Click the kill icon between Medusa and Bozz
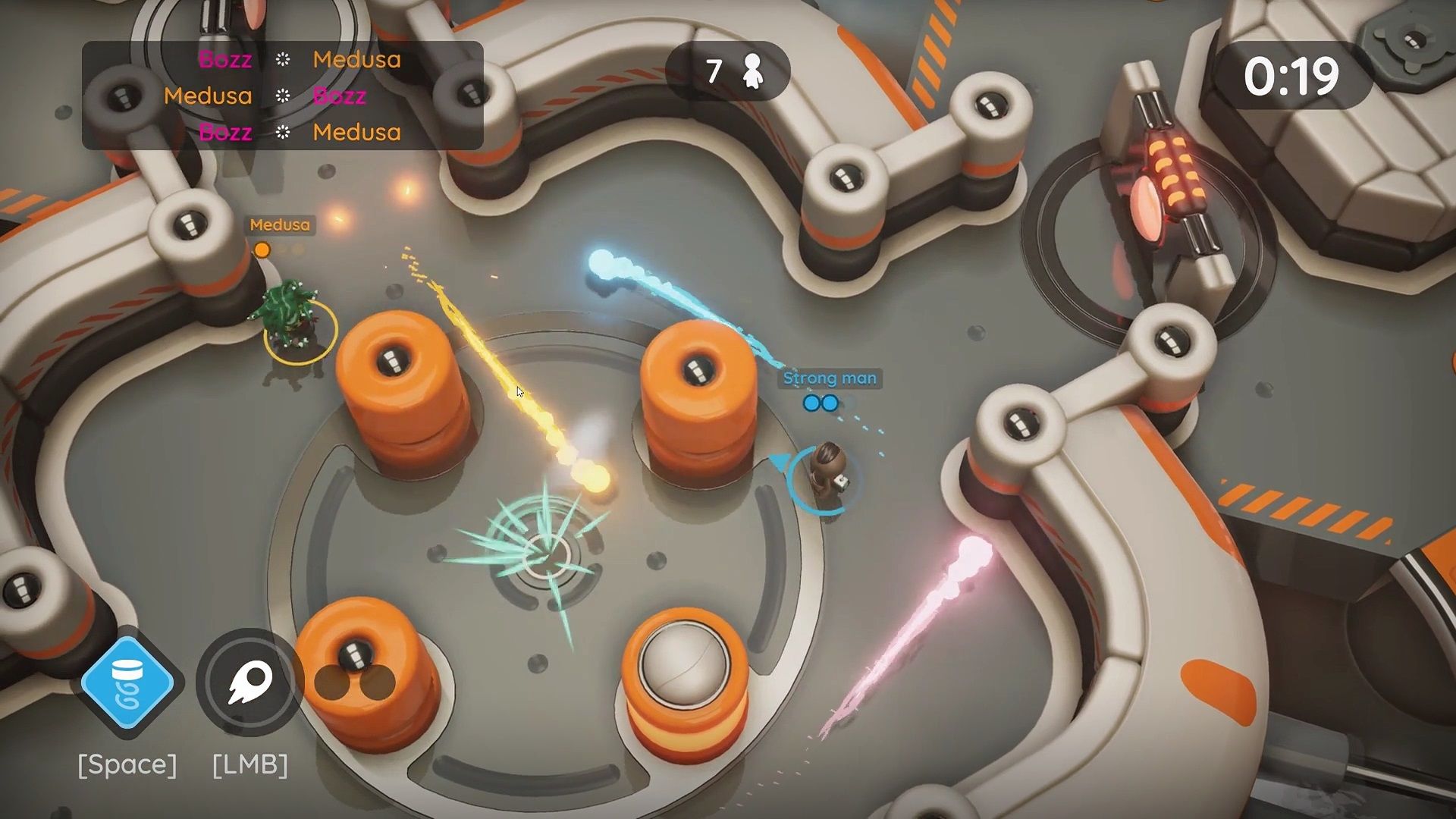1456x819 pixels. coord(283,96)
